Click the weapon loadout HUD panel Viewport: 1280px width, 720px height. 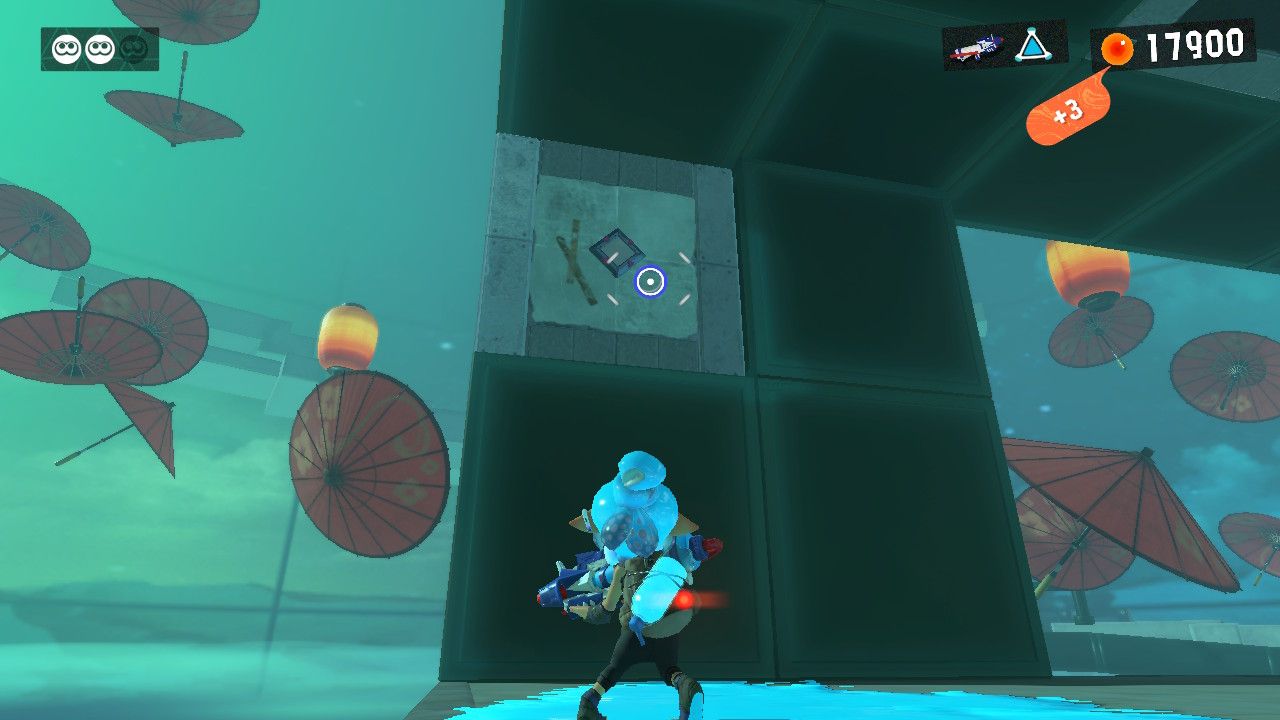1005,47
